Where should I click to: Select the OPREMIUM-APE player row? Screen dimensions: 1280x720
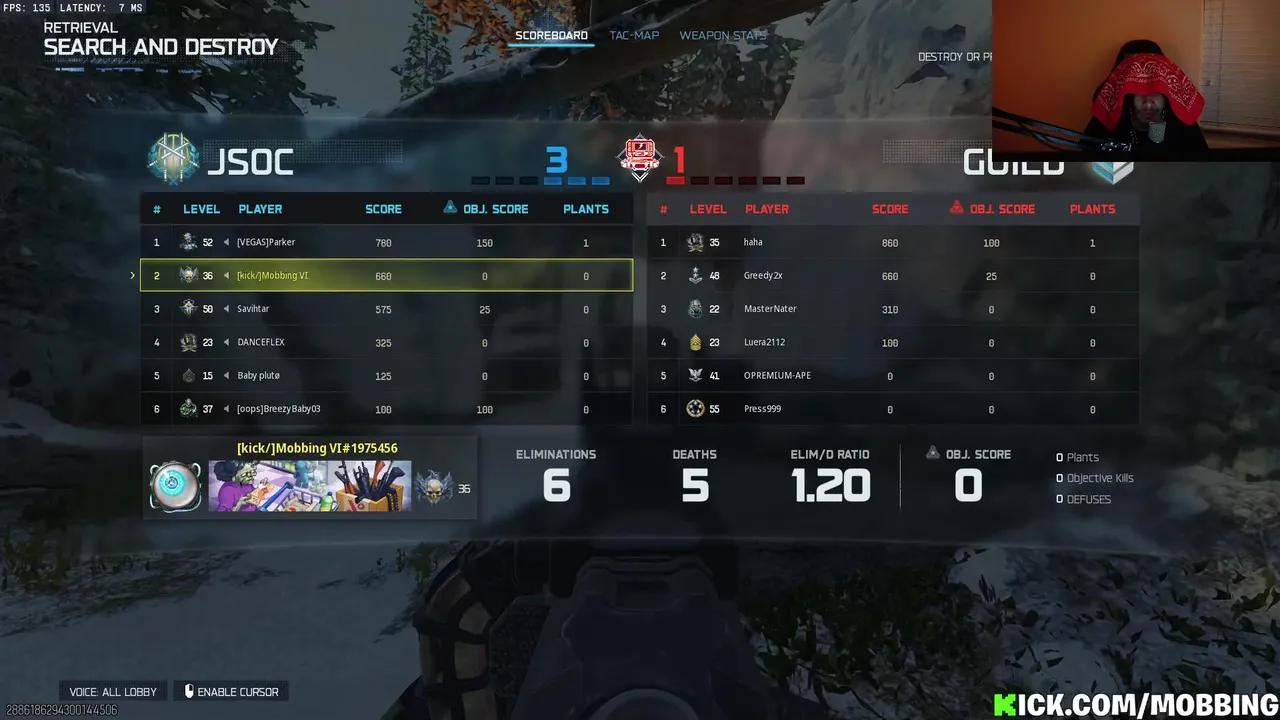tap(892, 376)
